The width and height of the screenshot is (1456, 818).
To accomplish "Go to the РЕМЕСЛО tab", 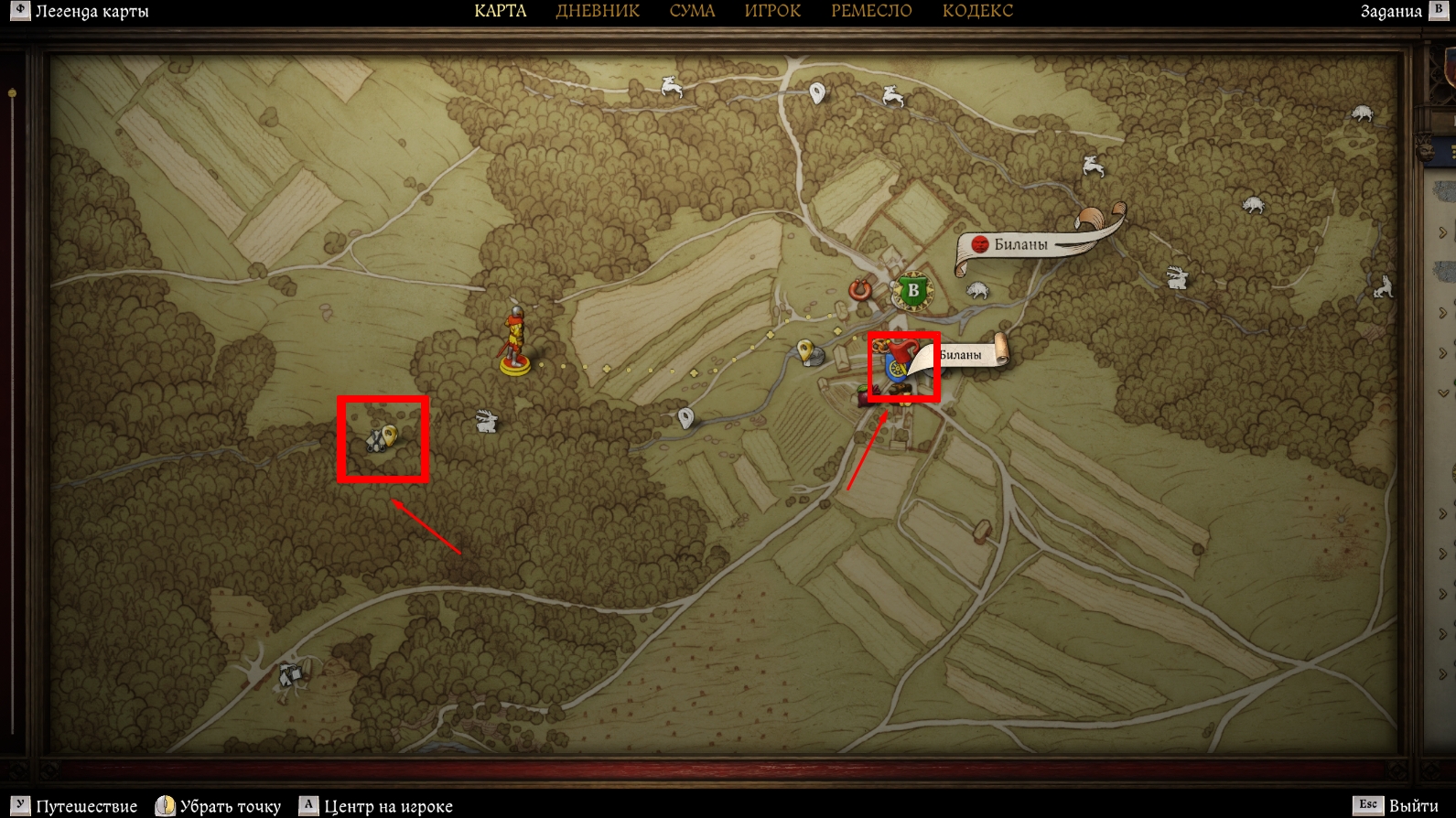I will pos(871,11).
